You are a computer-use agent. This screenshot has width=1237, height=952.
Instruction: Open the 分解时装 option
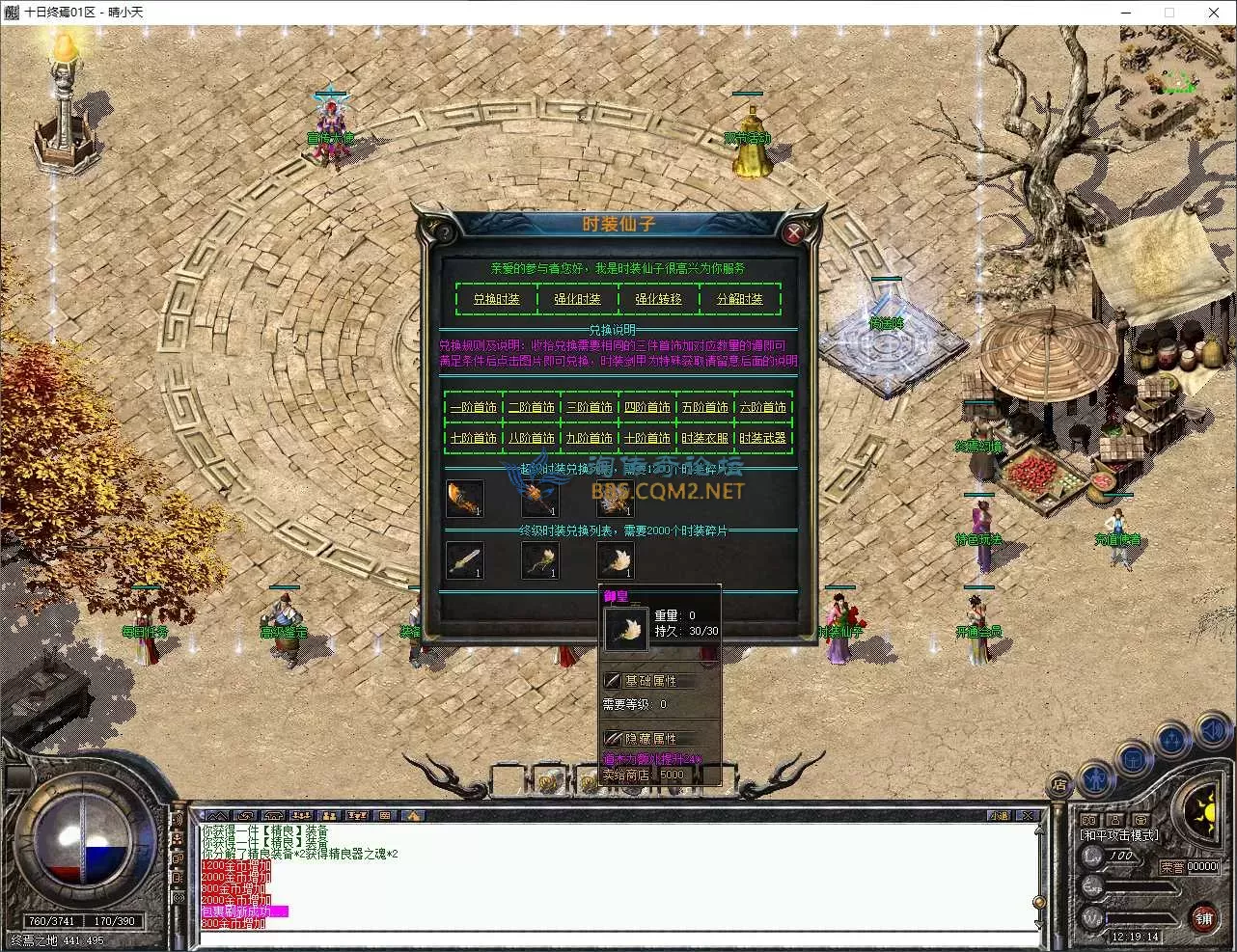[x=739, y=299]
